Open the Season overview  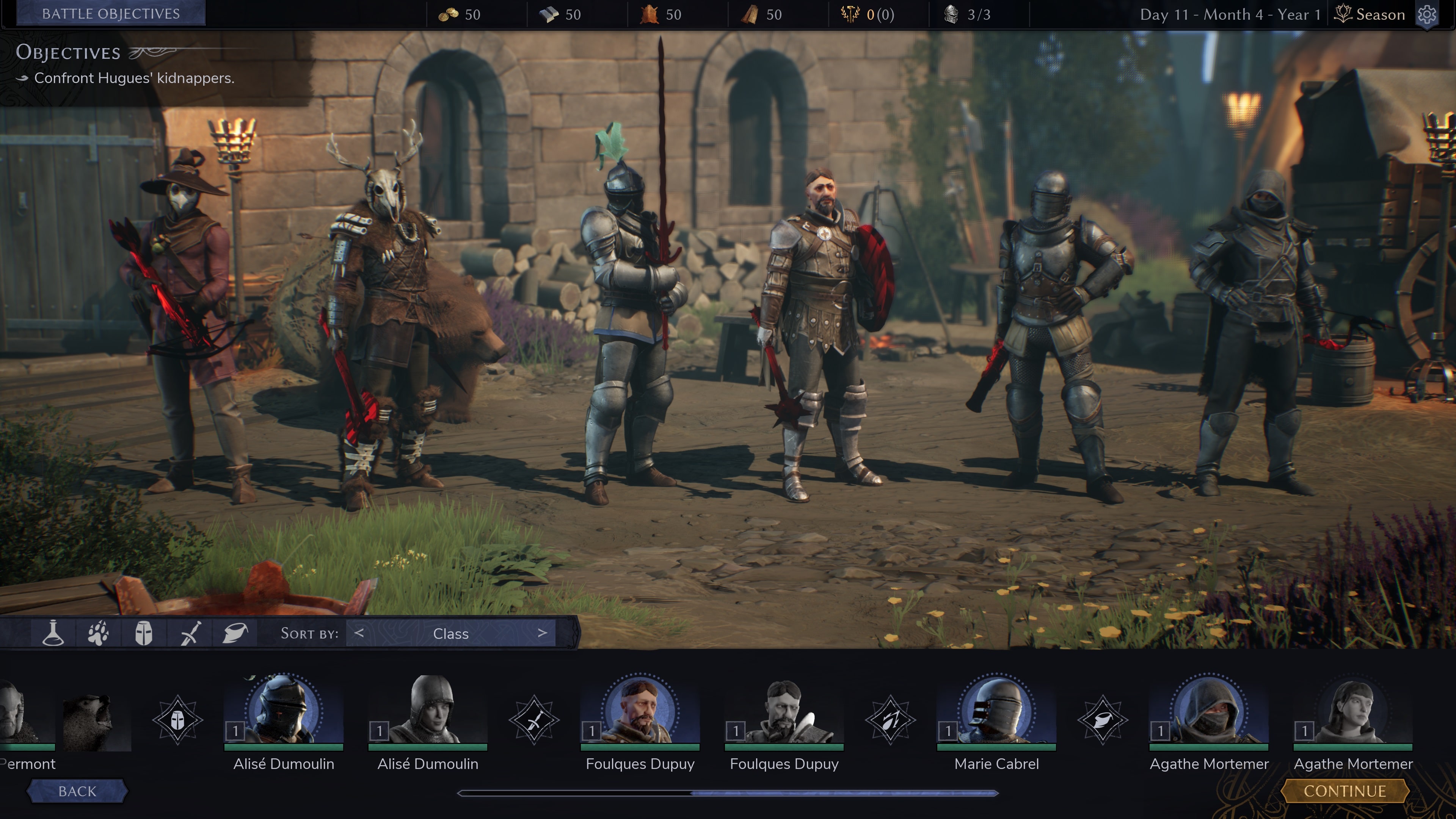pos(1369,14)
